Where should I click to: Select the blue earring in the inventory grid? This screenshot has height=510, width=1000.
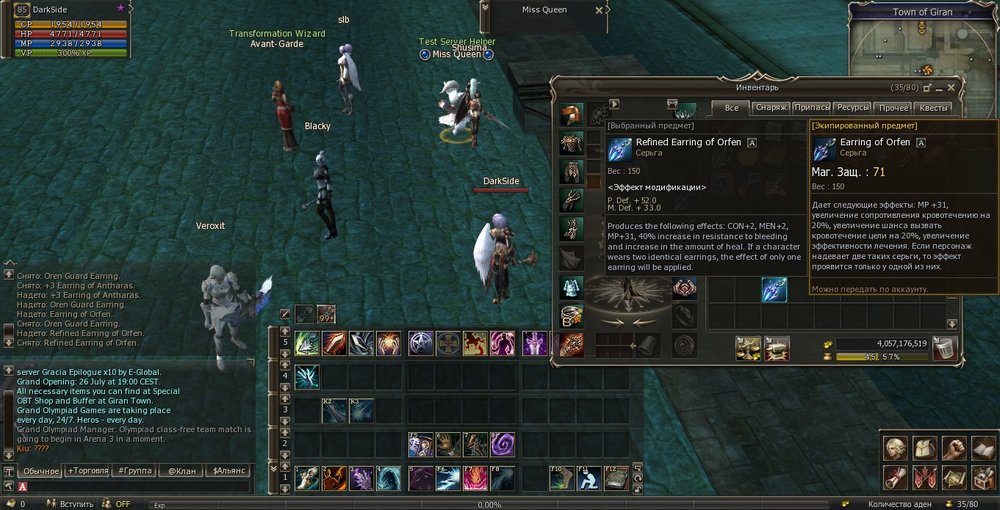click(x=773, y=290)
